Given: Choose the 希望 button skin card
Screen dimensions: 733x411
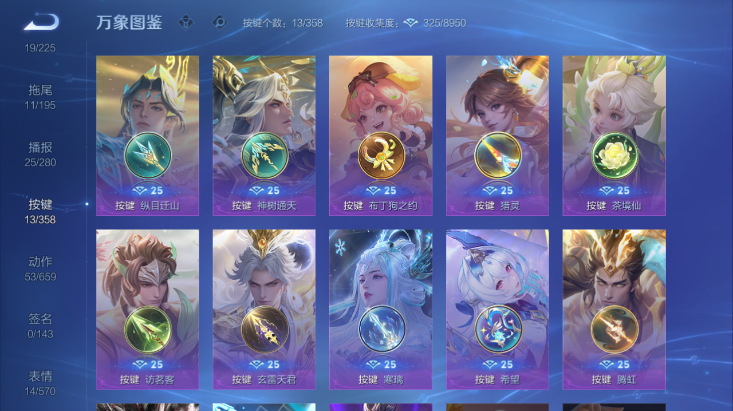Looking at the screenshot, I should [x=497, y=309].
